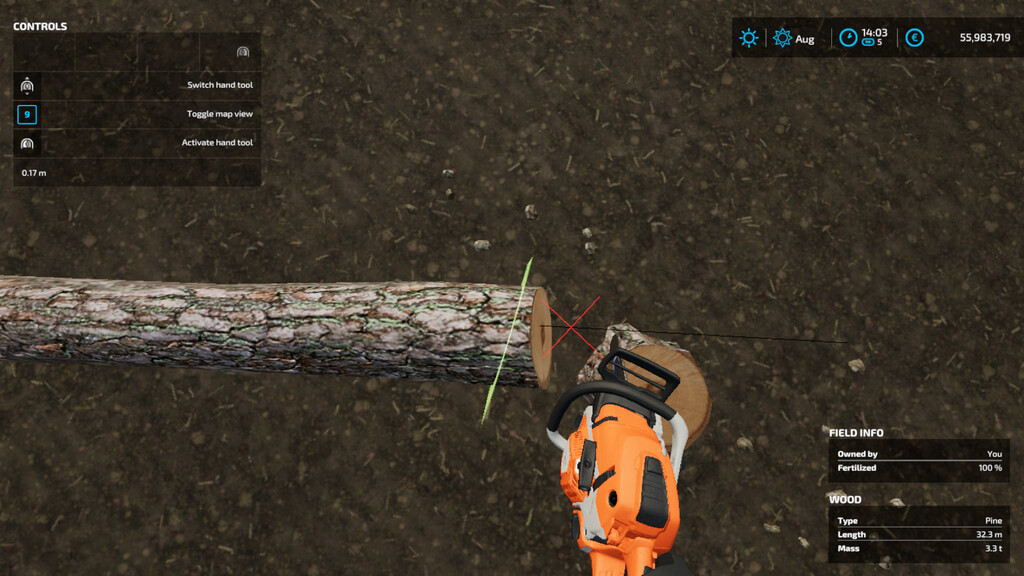The image size is (1024, 576).
Task: Select the Aug season icon
Action: pos(782,38)
